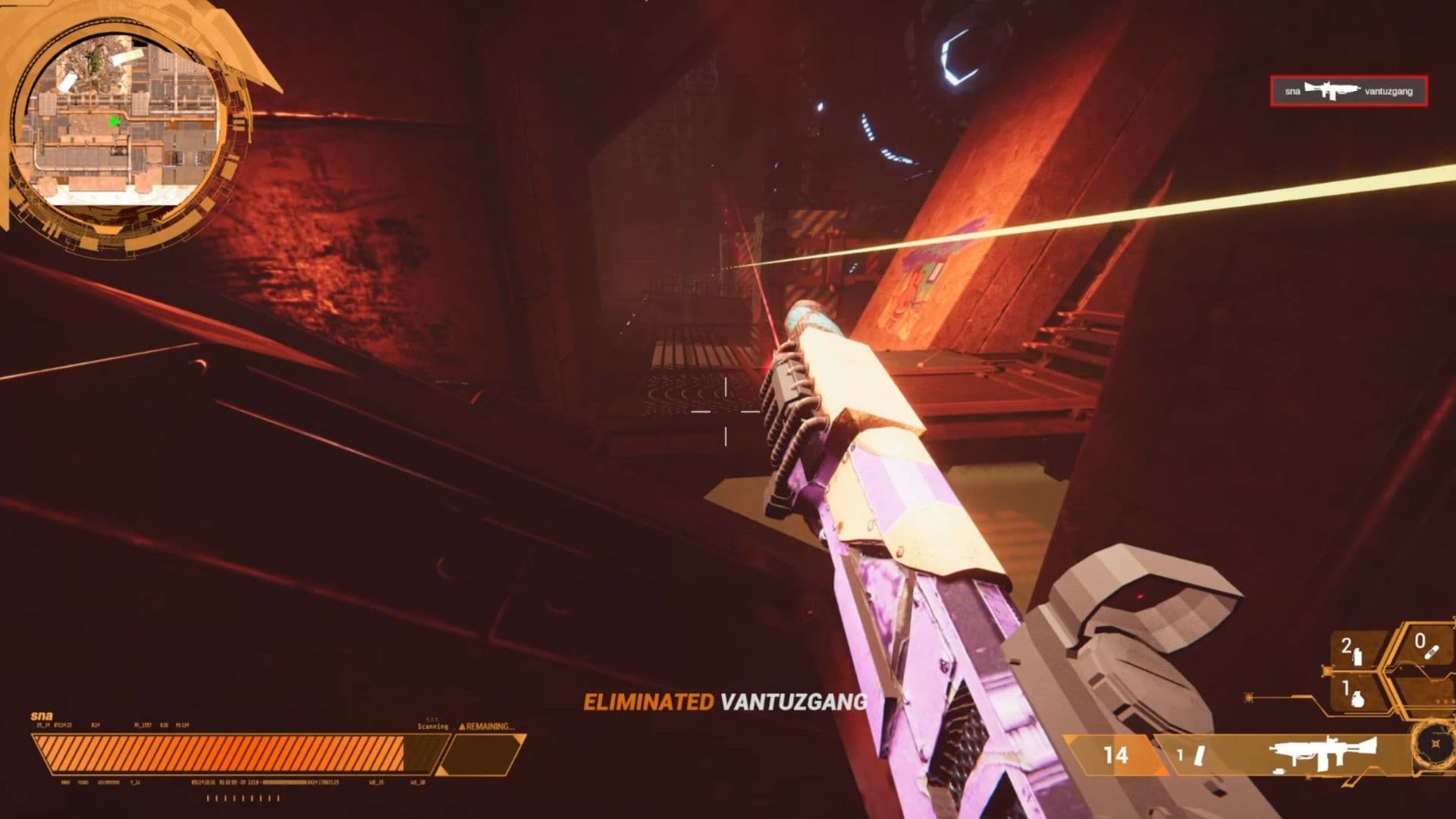Screen dimensions: 1456x819
Task: Open the vantuzgang name in the killfeed
Action: 1390,90
